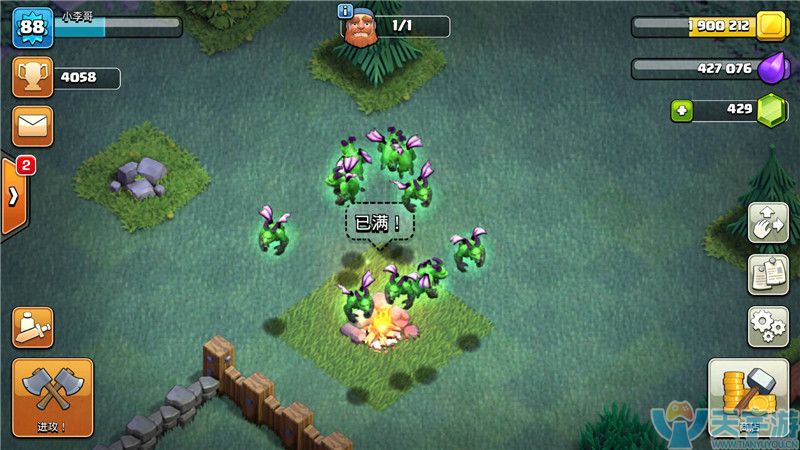
Task: Activate the hand with arrows icon
Action: pos(767,222)
